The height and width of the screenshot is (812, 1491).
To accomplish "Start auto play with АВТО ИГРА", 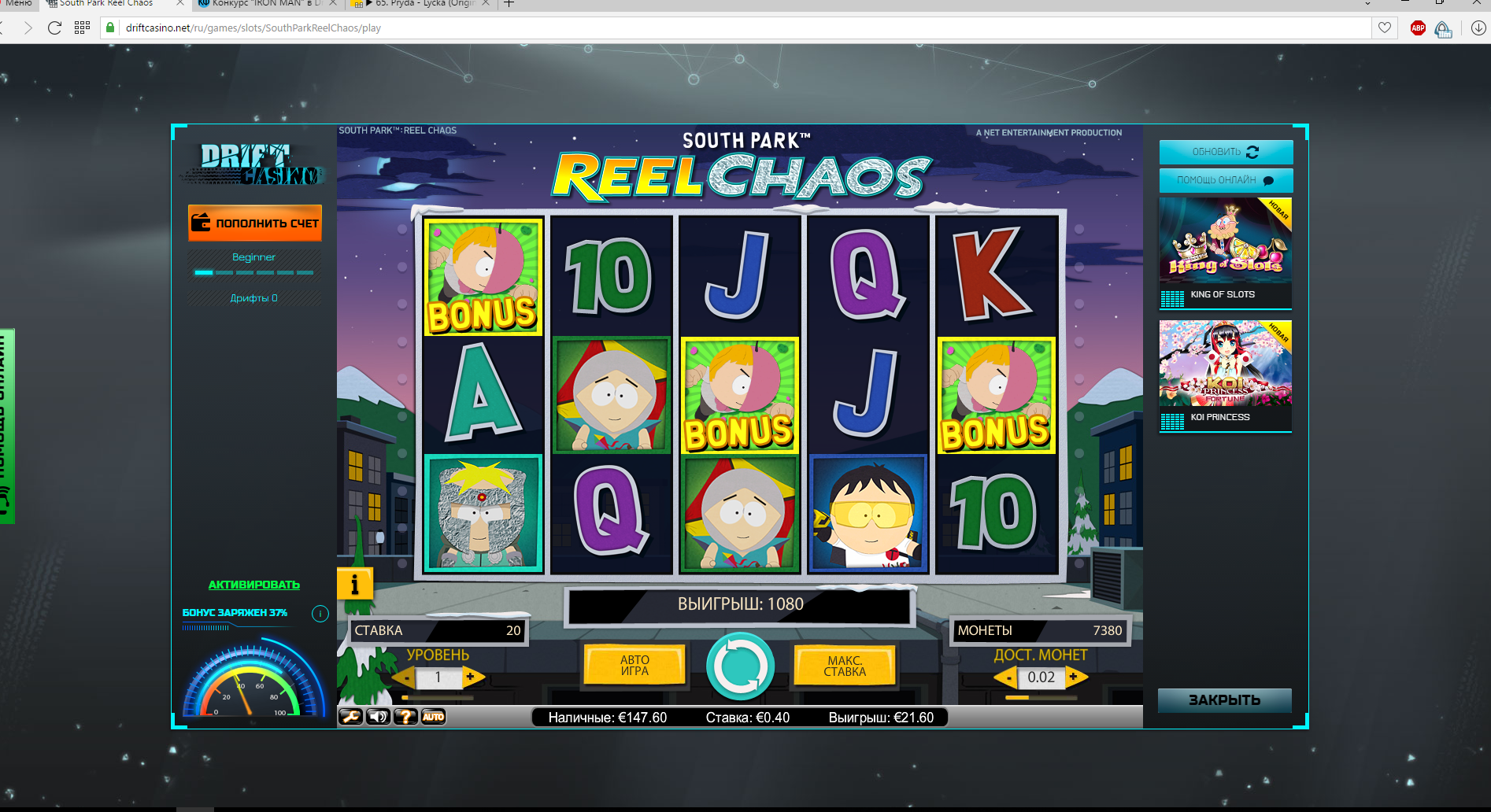I will tap(635, 666).
